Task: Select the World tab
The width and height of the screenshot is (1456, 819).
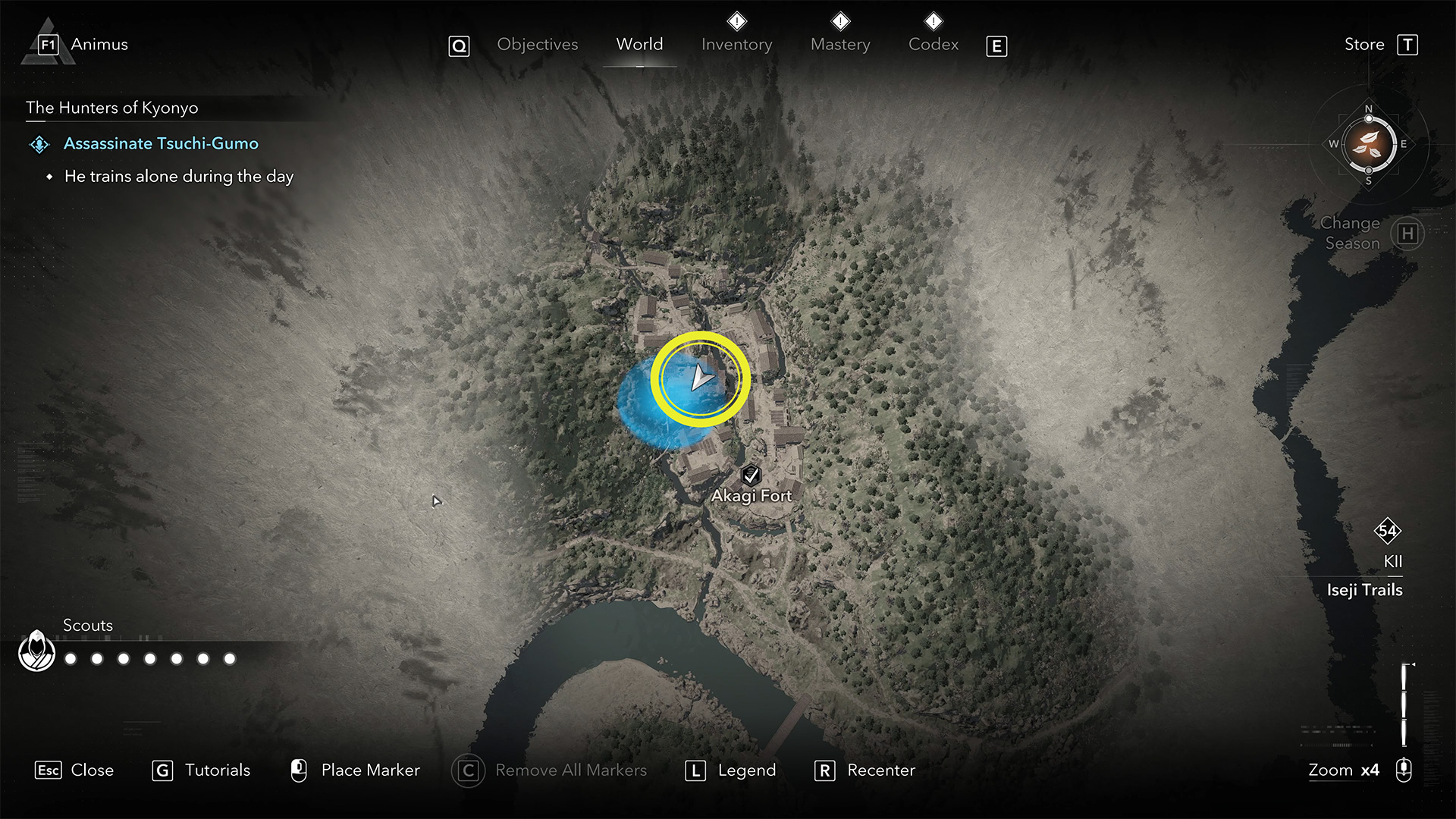Action: [639, 45]
